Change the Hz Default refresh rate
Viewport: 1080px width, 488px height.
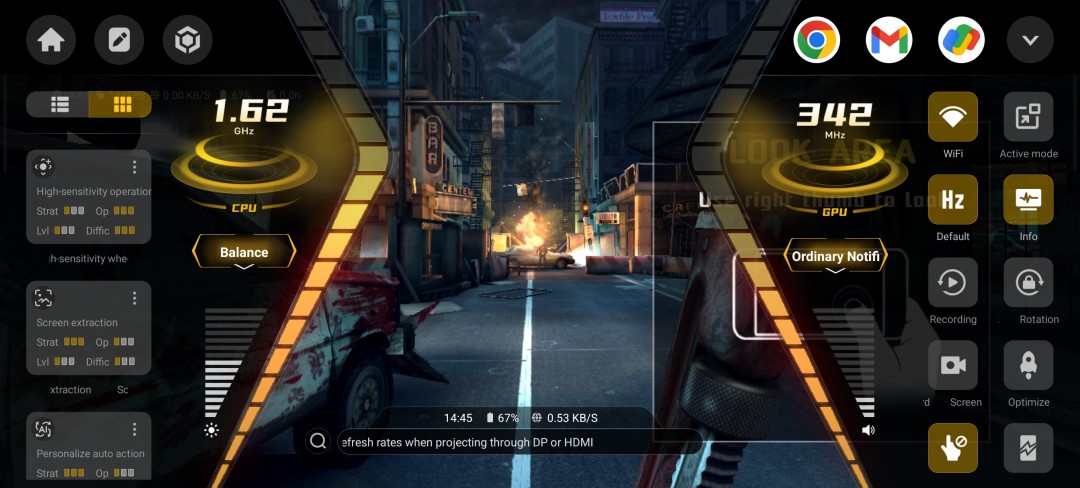point(953,200)
